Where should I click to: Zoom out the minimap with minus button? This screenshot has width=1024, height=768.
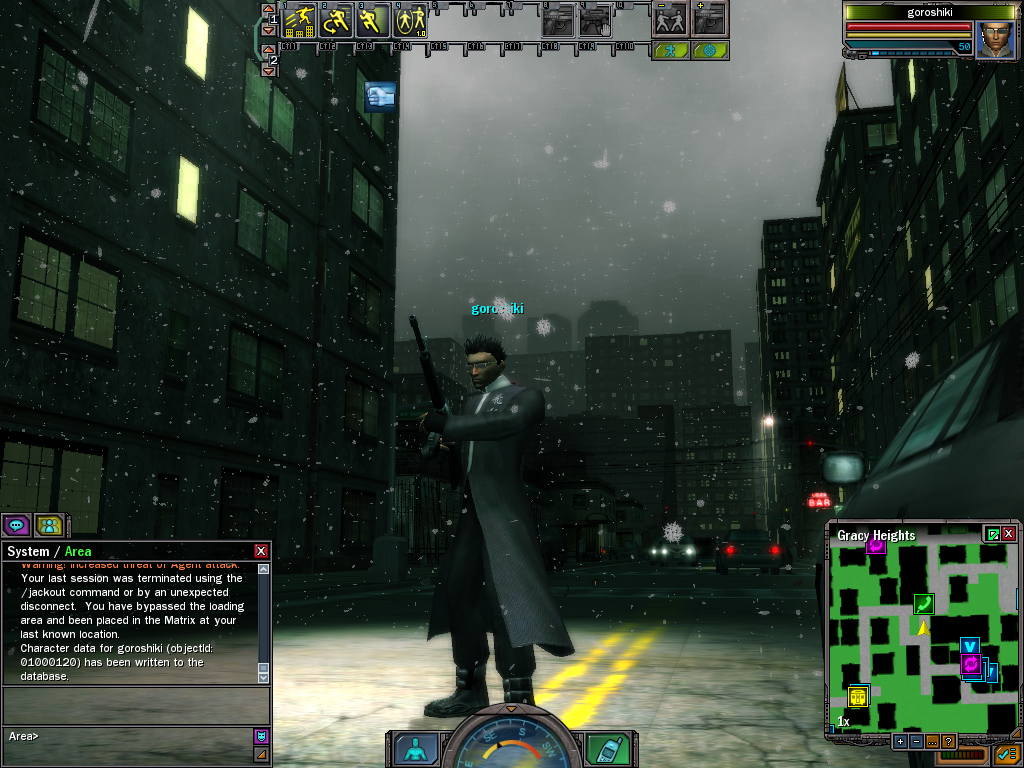click(916, 741)
